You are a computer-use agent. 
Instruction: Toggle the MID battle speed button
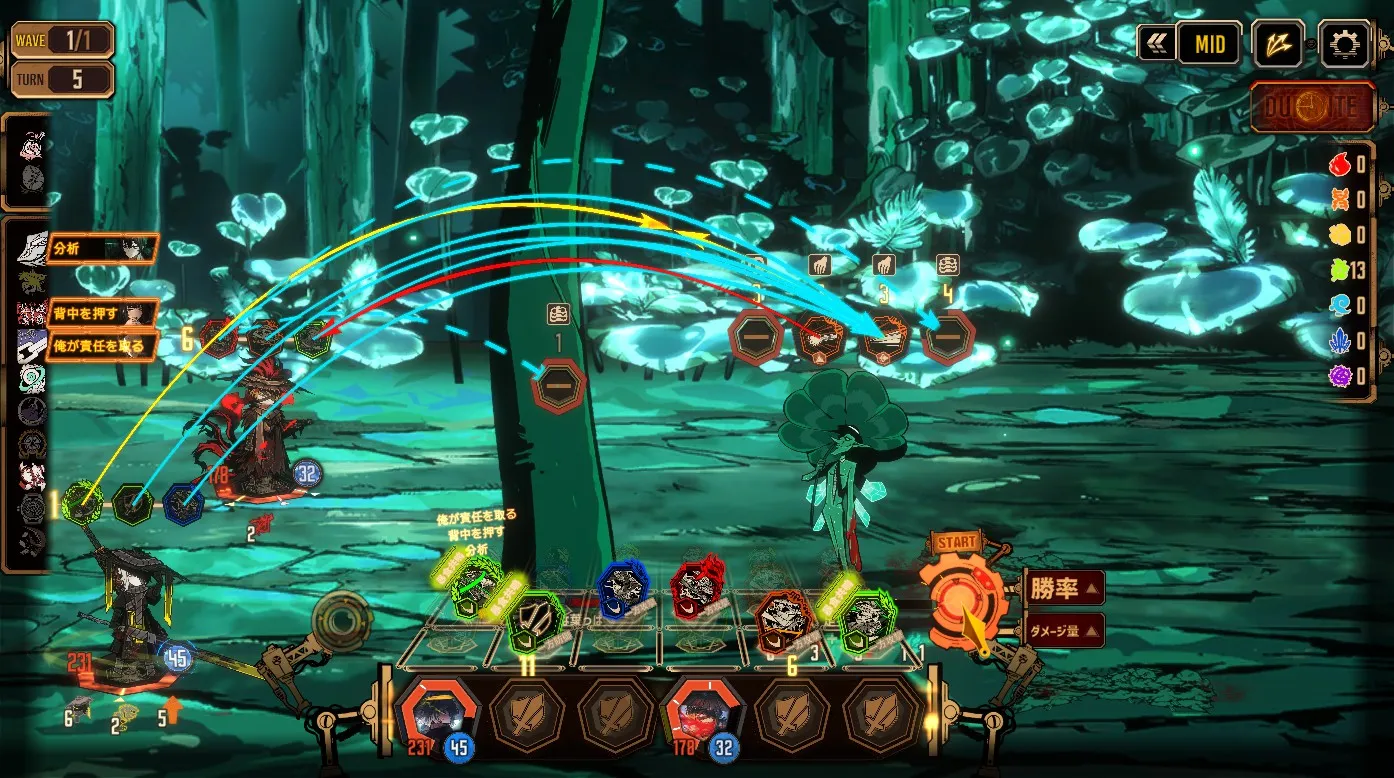1207,44
